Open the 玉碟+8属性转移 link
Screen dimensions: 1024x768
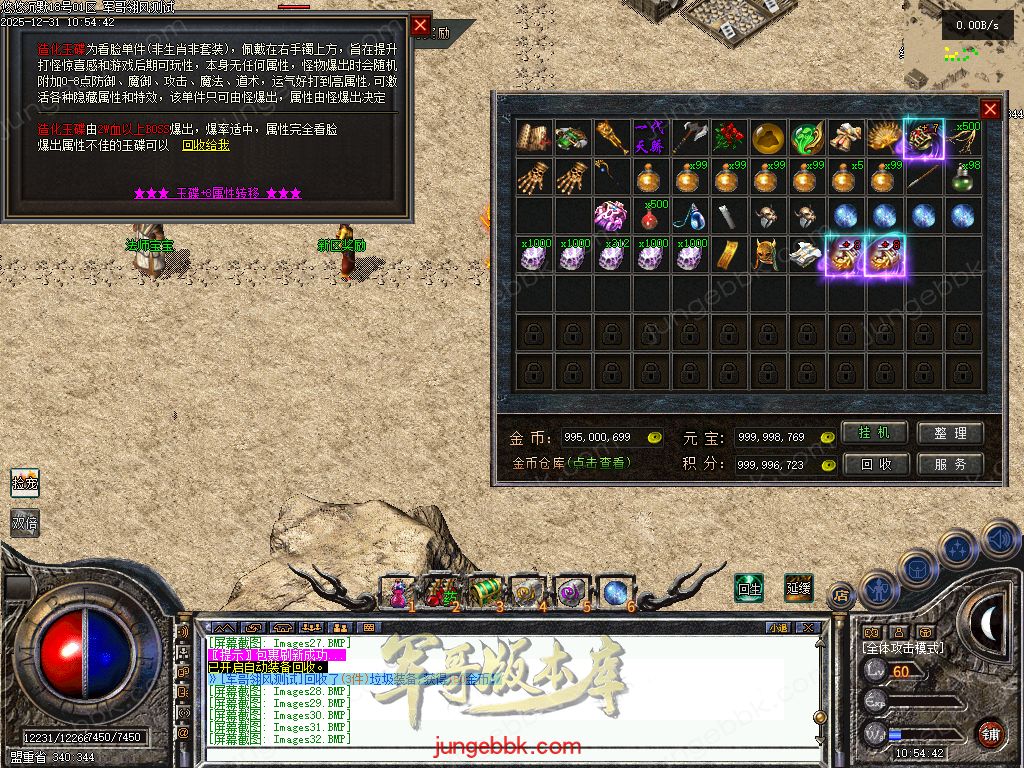(217, 193)
